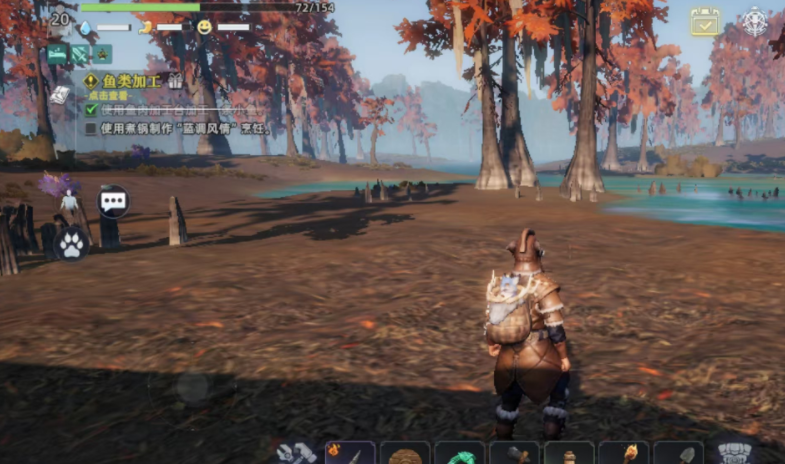Image resolution: width=785 pixels, height=464 pixels.
Task: Open the chat speech bubble
Action: point(113,202)
